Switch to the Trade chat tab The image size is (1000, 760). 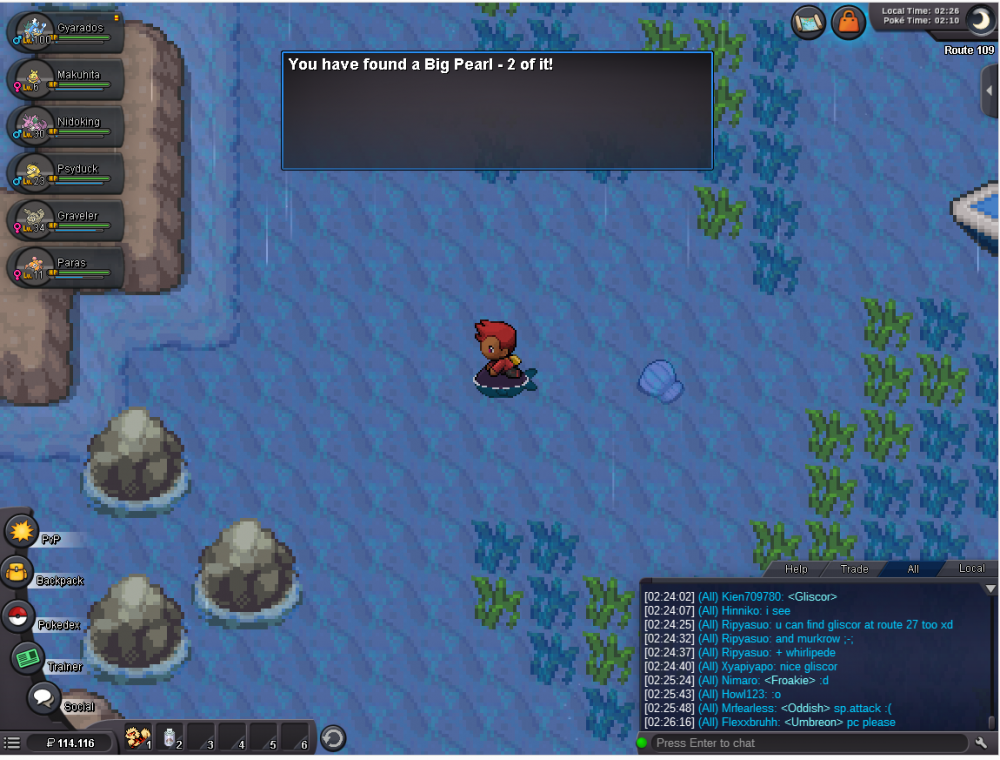(x=854, y=569)
